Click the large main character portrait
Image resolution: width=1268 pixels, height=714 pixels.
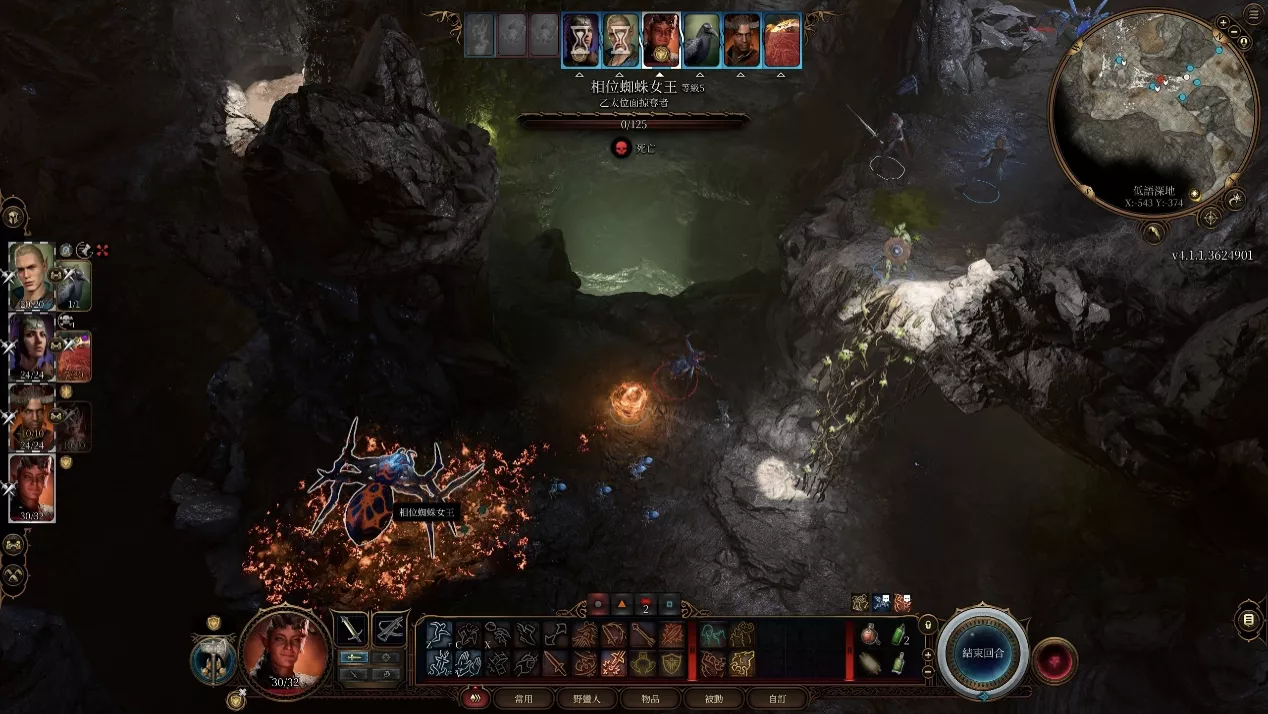285,652
